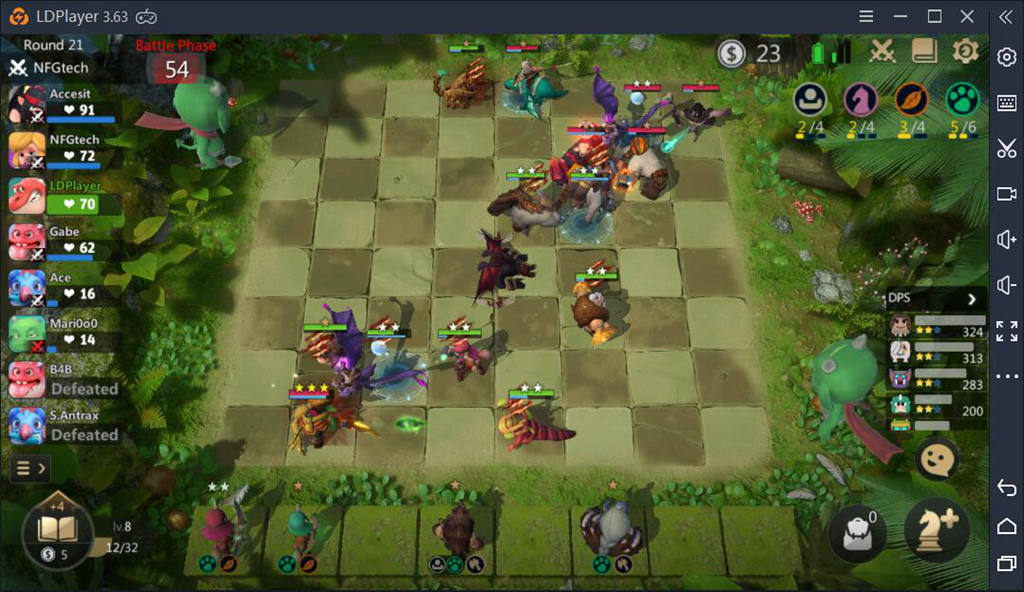Show the orange feather synergy showing 3/4

(x=911, y=100)
